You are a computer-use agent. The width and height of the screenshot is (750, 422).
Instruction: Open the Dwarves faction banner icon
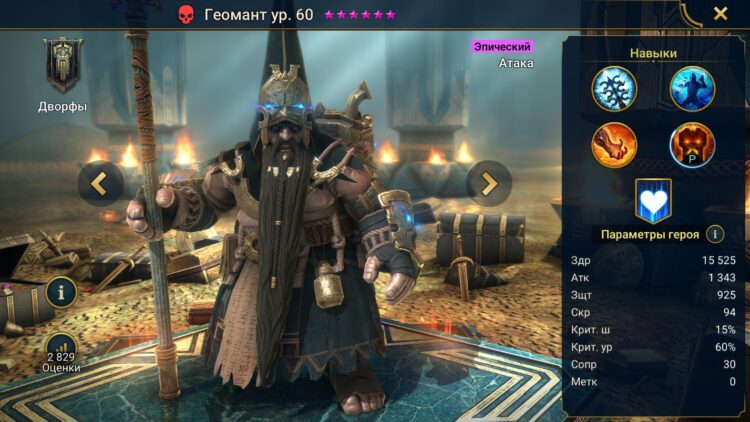click(x=63, y=66)
